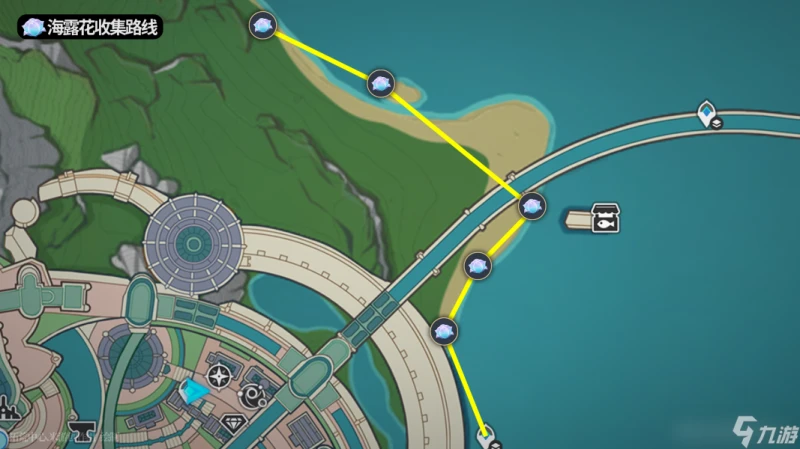Select the sea flower marker at route start
This screenshot has height=449, width=800.
pos(263,27)
